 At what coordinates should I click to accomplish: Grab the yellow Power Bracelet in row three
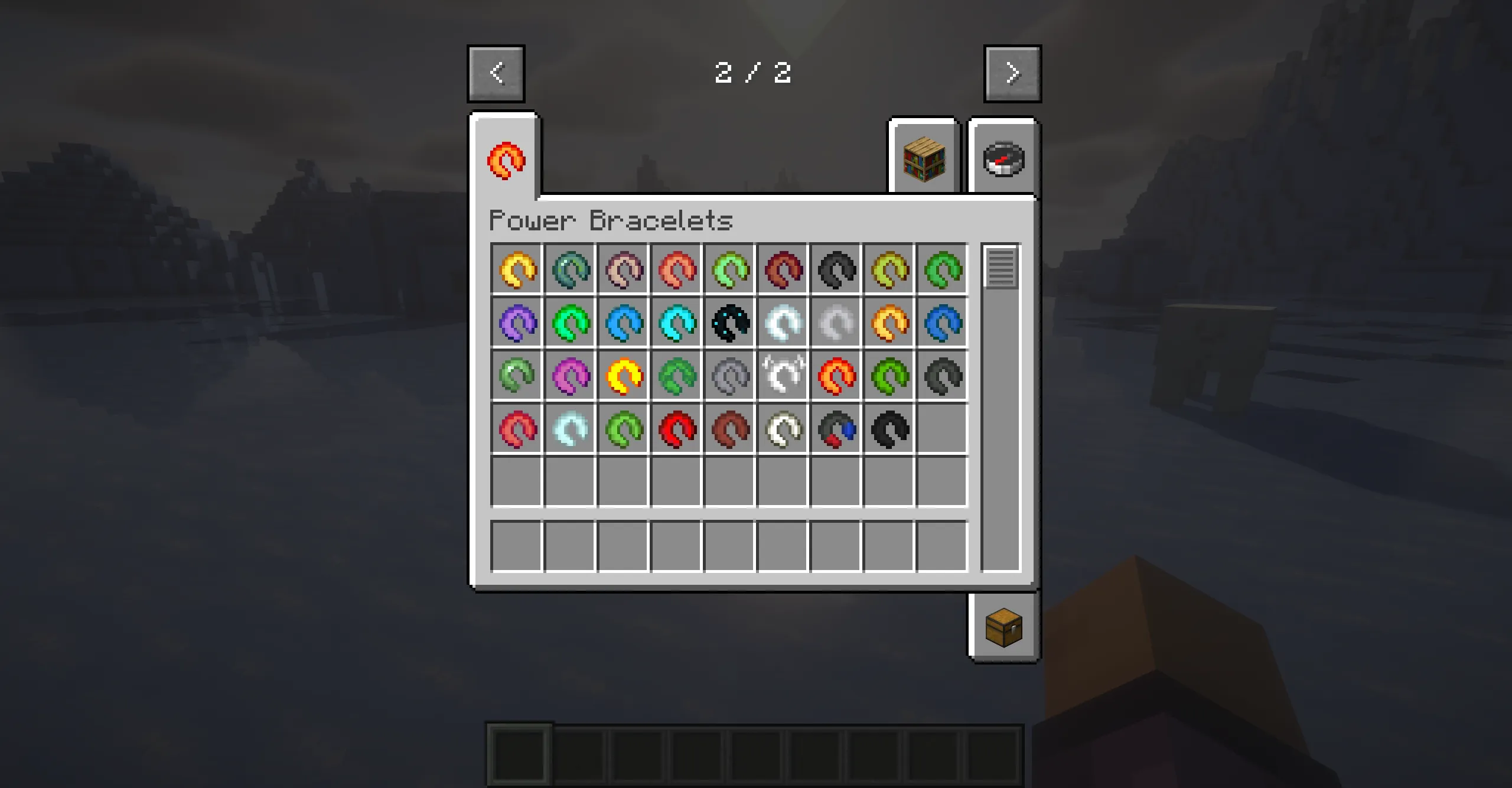(x=623, y=375)
